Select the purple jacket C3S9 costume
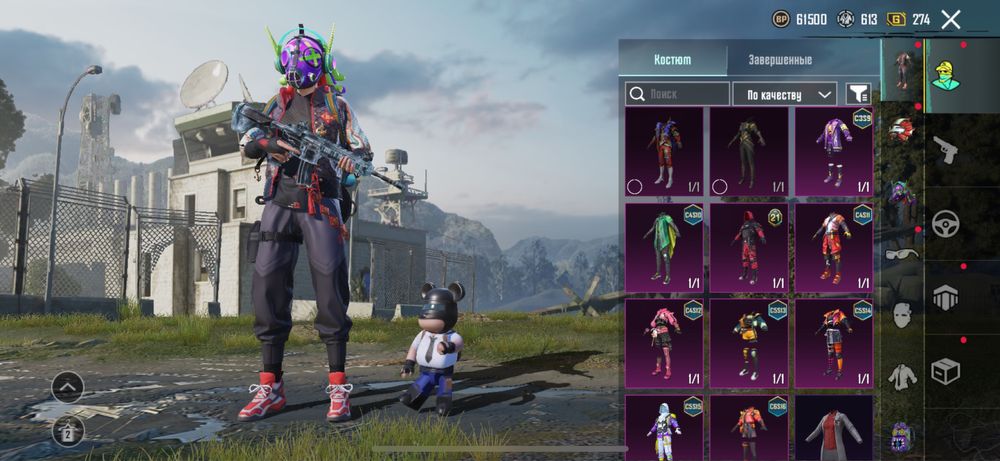This screenshot has height=461, width=1000. 834,151
